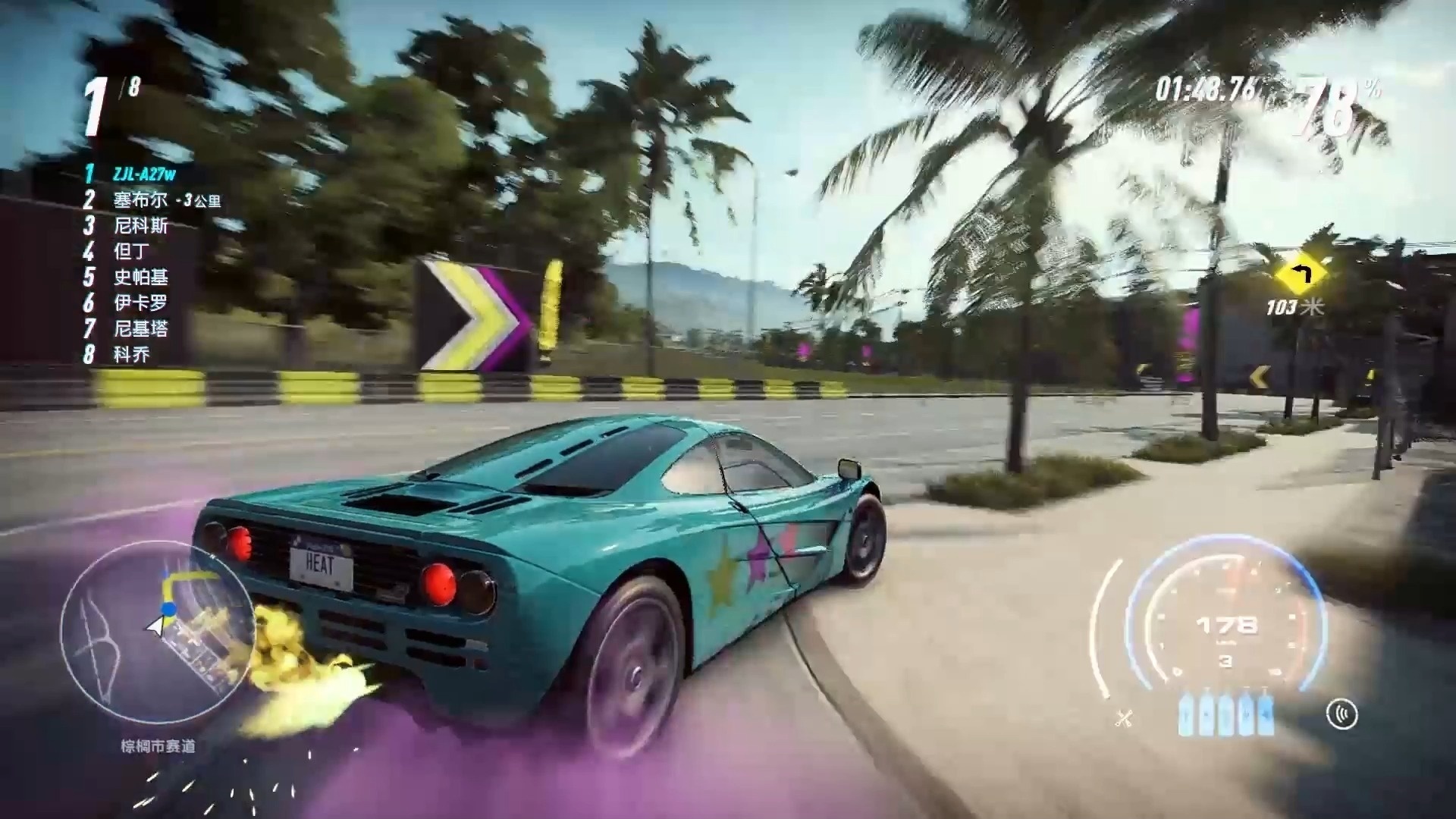Select racer 史帕基 in the leaderboard
Image resolution: width=1456 pixels, height=819 pixels.
[140, 277]
